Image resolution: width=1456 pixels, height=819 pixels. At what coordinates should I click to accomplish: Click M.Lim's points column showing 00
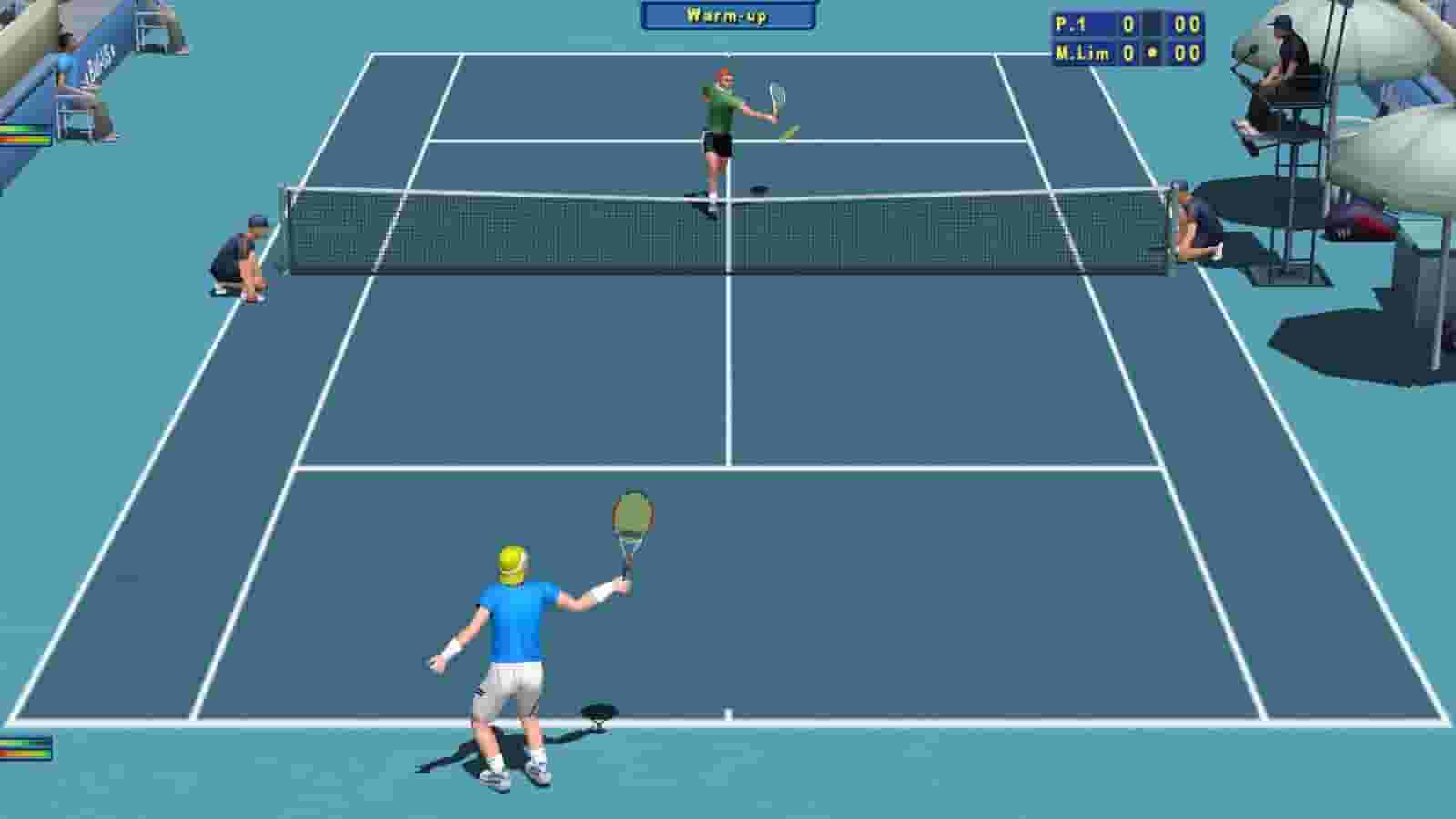pos(1188,53)
